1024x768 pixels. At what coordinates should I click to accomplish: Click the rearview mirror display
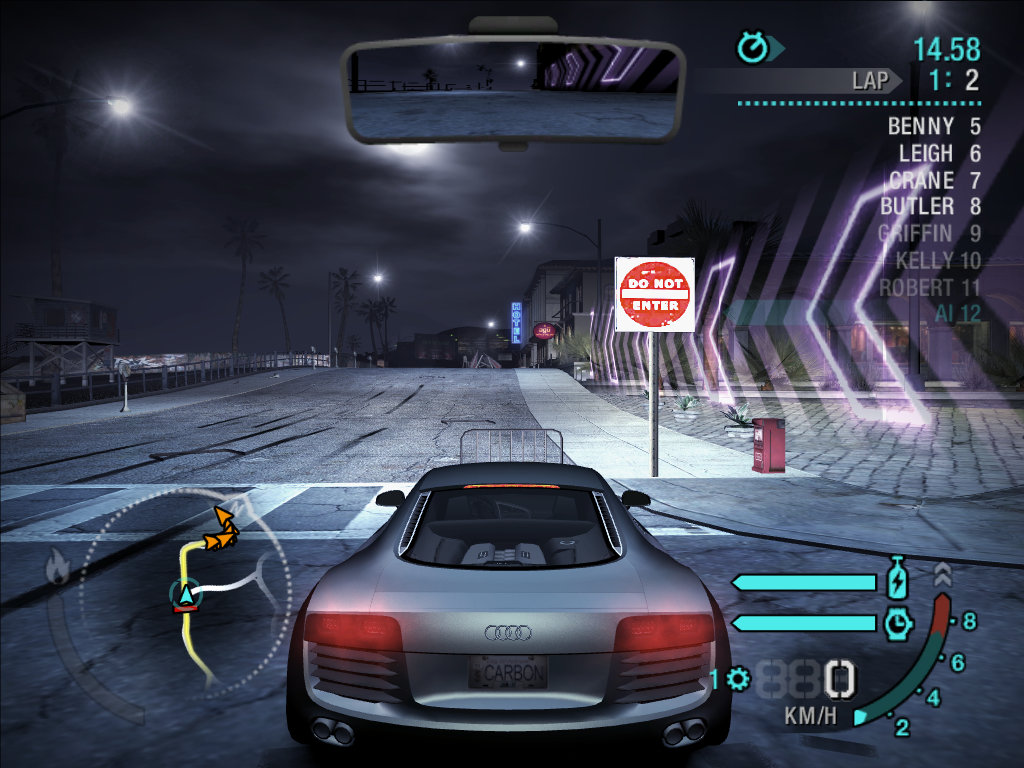(x=514, y=90)
